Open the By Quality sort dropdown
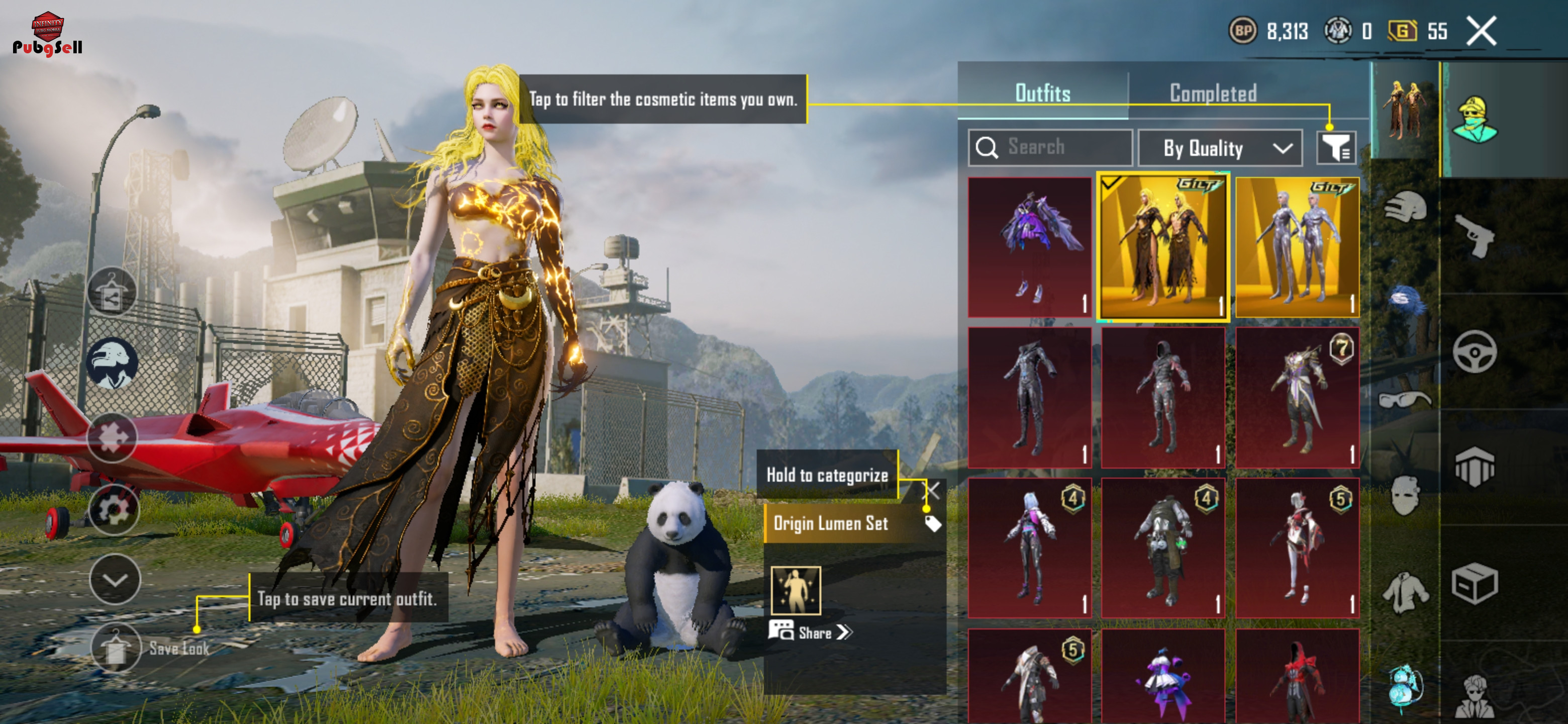Viewport: 1568px width, 724px height. [1219, 148]
